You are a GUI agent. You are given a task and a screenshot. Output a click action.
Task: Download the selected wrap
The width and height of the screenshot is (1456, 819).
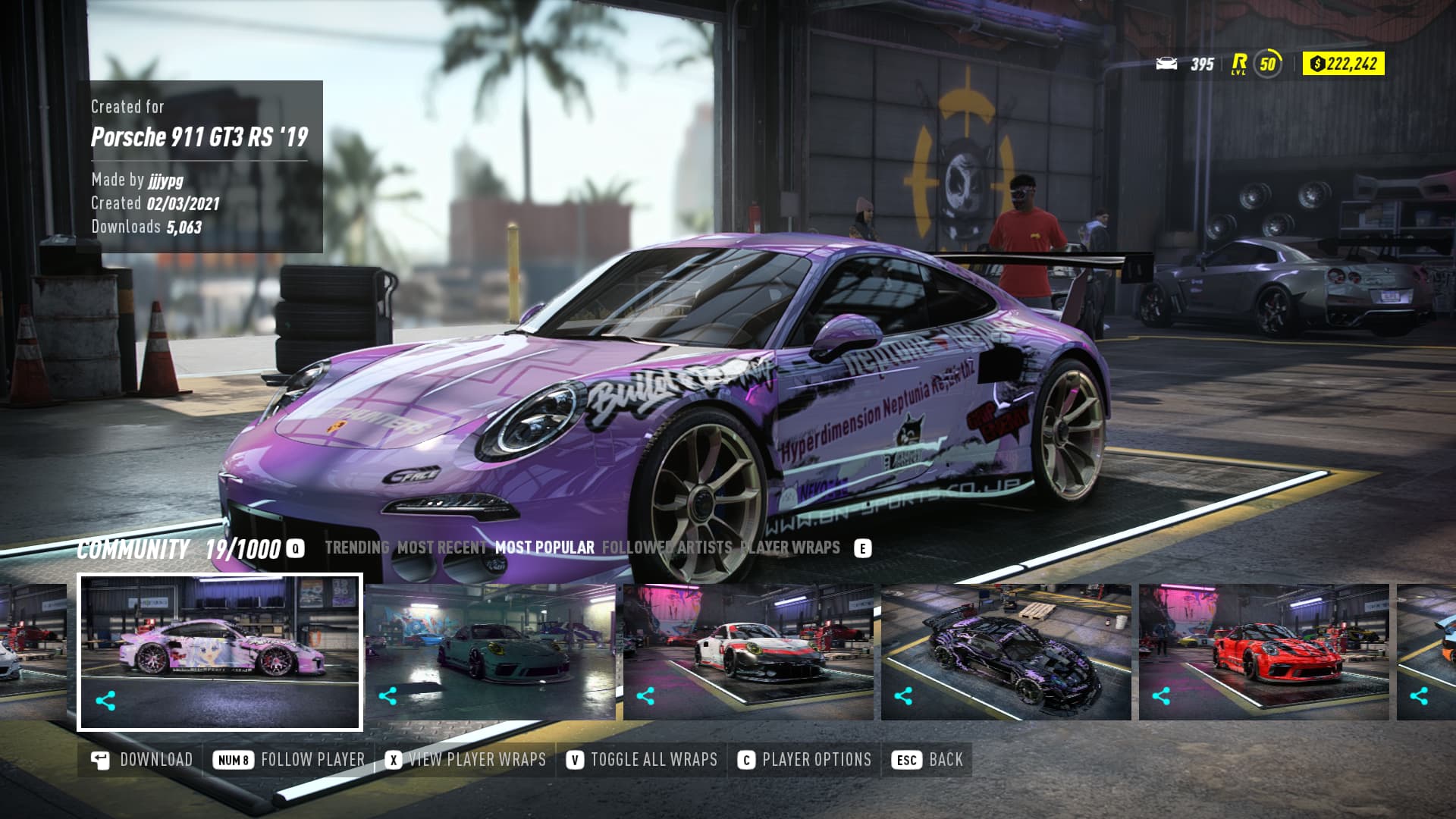click(x=142, y=760)
